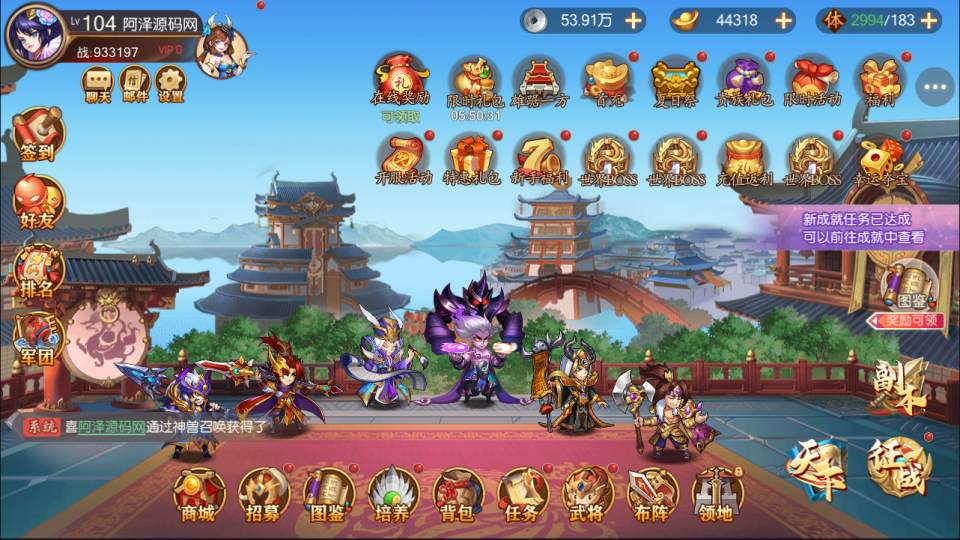960x540 pixels.
Task: Open the 布阵 formation screen
Action: pyautogui.click(x=652, y=494)
